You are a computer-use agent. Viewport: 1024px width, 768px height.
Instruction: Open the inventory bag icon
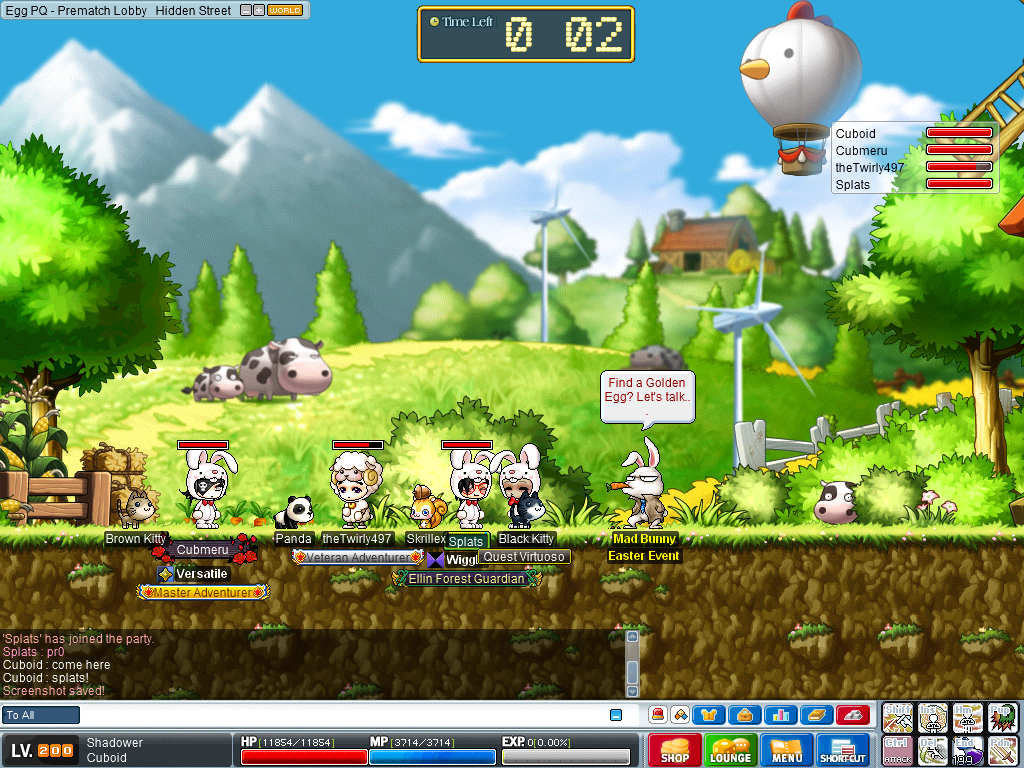click(x=745, y=715)
